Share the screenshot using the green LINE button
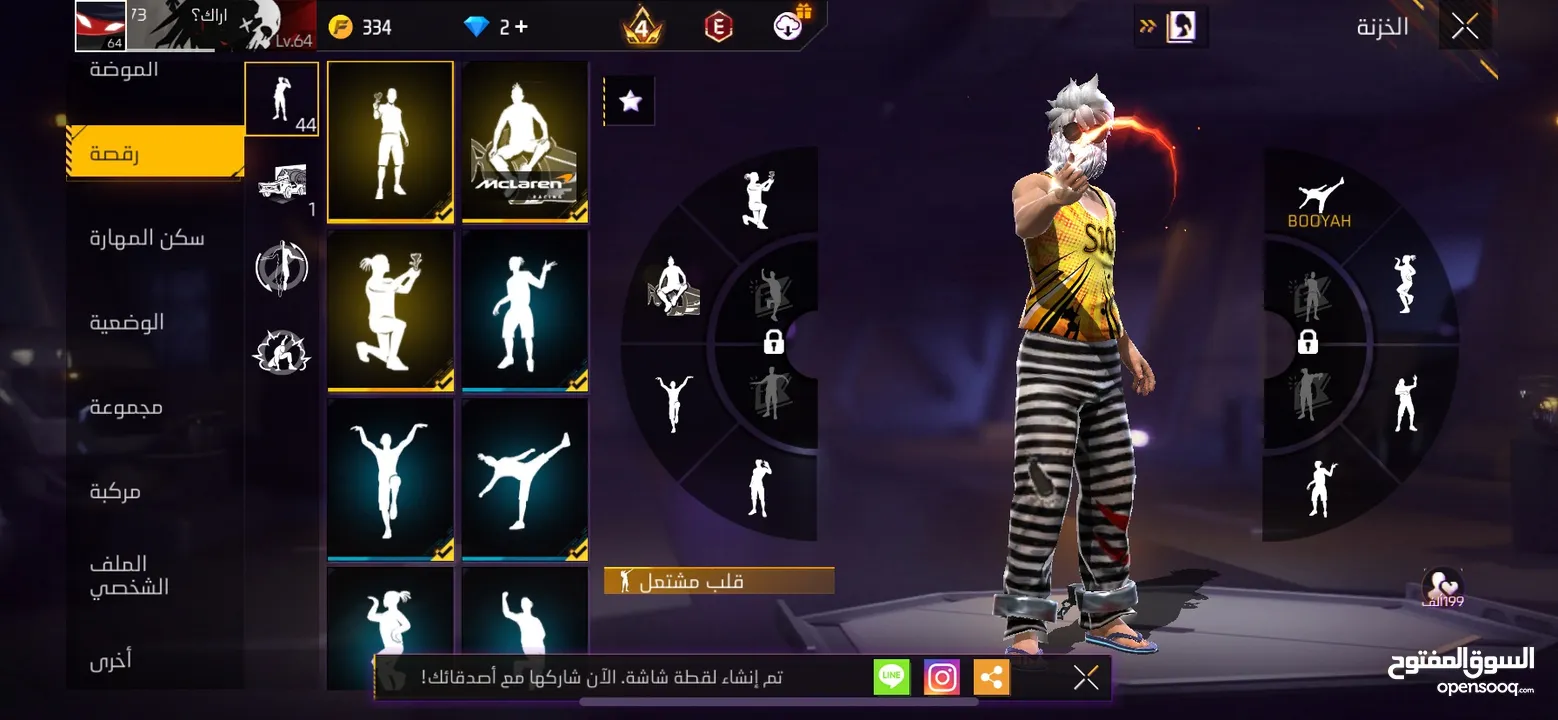 [x=891, y=676]
